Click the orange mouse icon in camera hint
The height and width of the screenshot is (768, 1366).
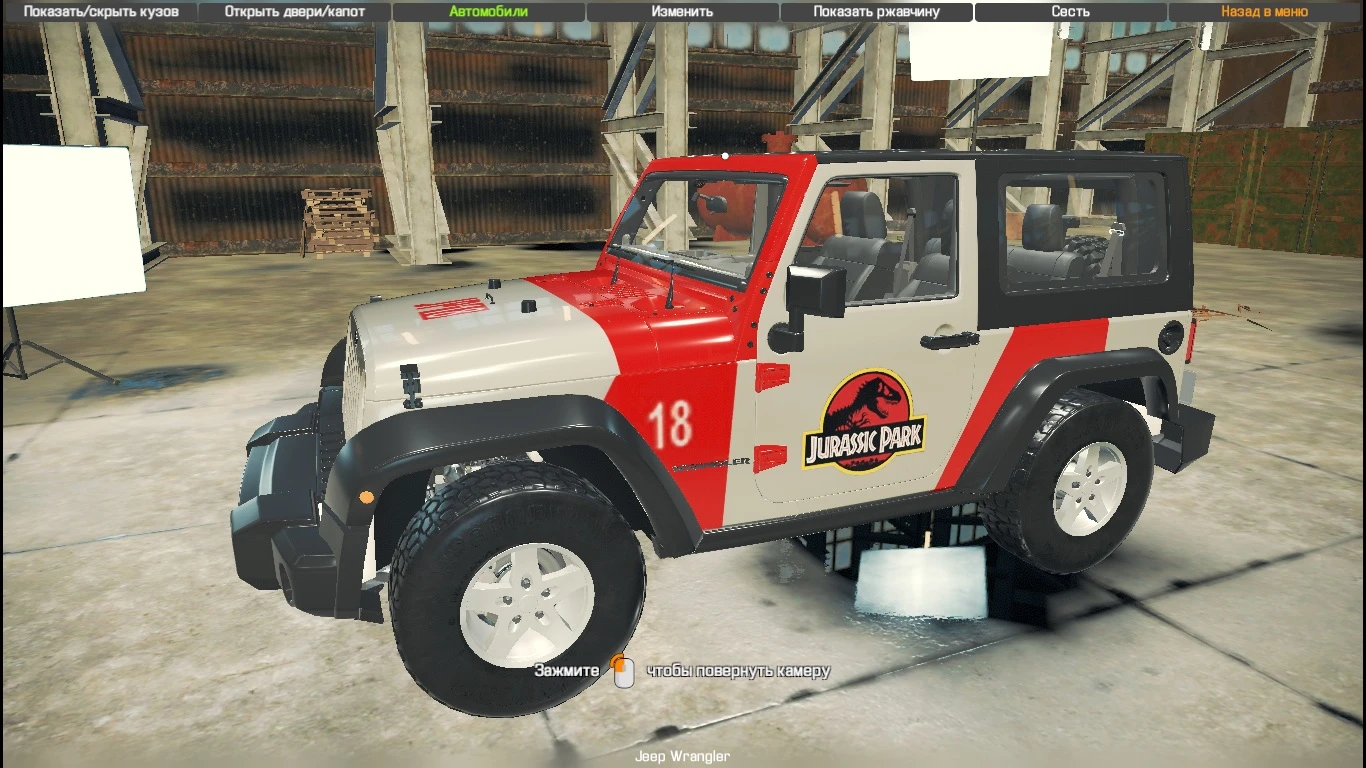(x=624, y=670)
